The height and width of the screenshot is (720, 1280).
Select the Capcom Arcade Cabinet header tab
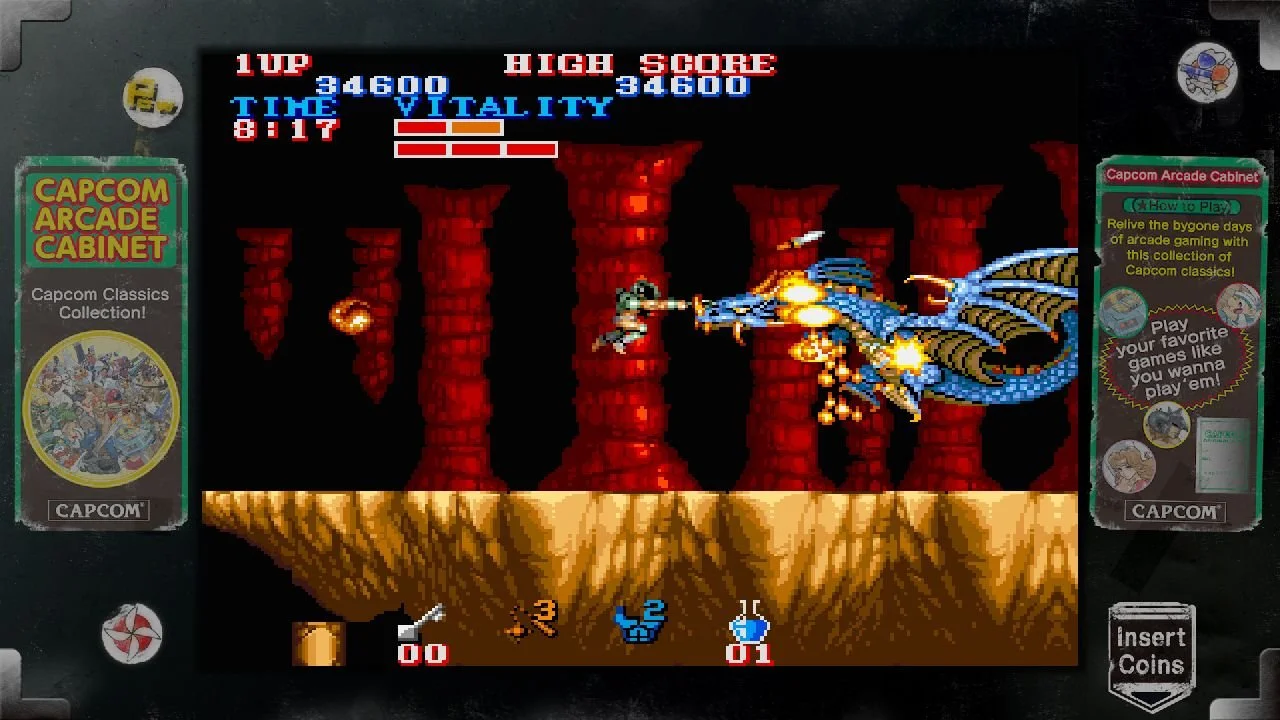click(1182, 174)
